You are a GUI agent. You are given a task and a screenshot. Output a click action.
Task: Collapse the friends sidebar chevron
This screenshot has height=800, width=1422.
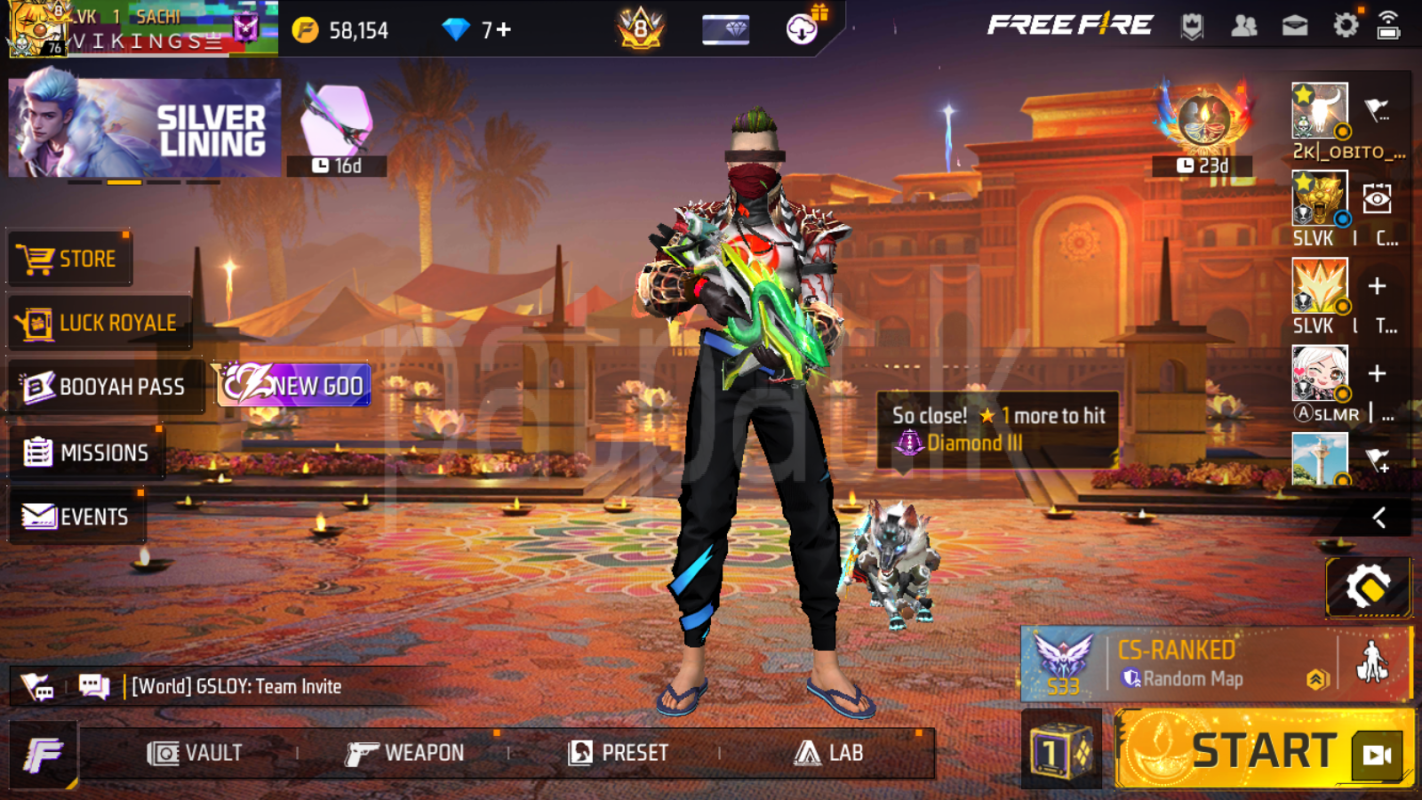[1380, 515]
